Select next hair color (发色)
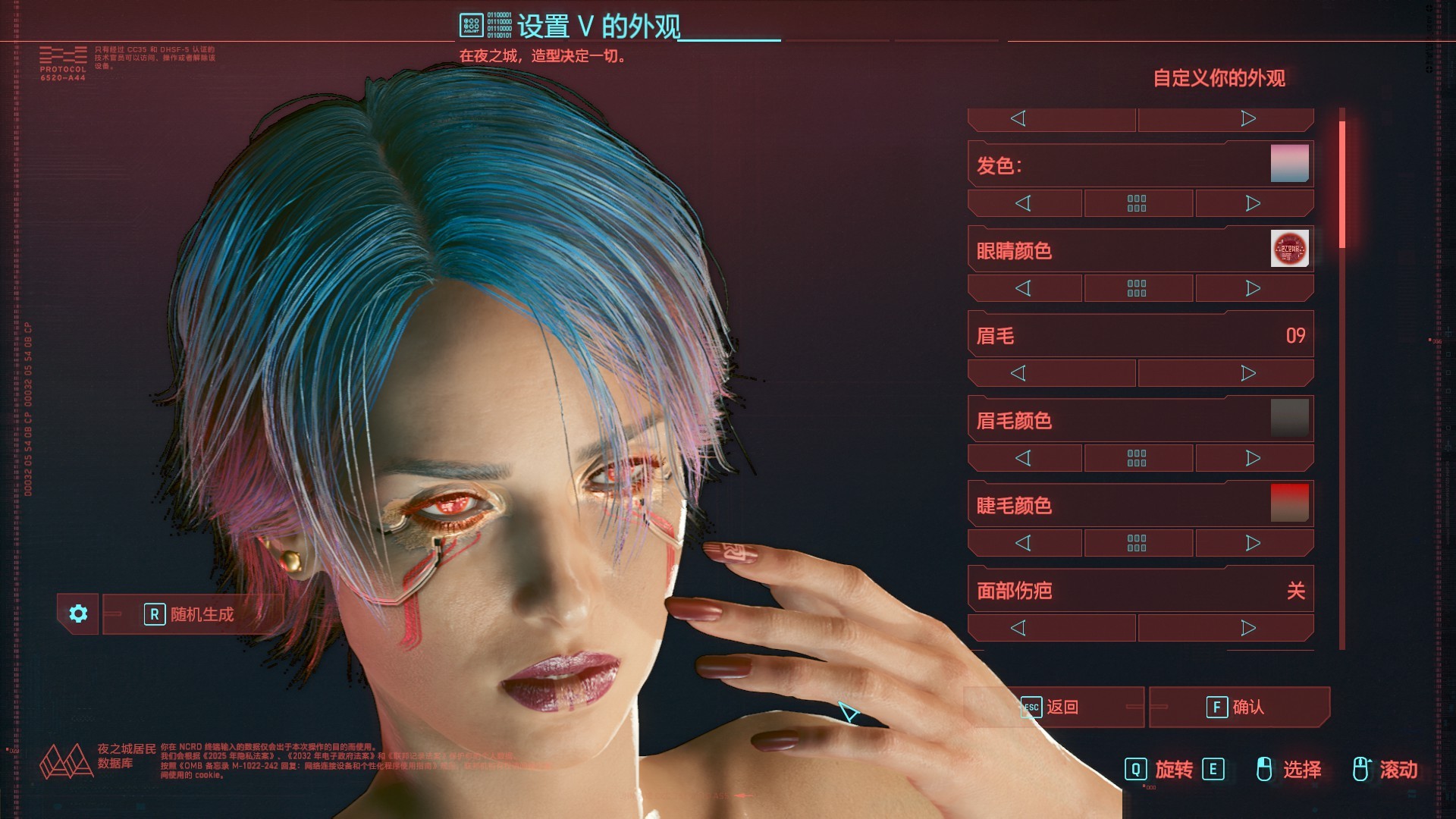Viewport: 1456px width, 819px height. (1254, 203)
